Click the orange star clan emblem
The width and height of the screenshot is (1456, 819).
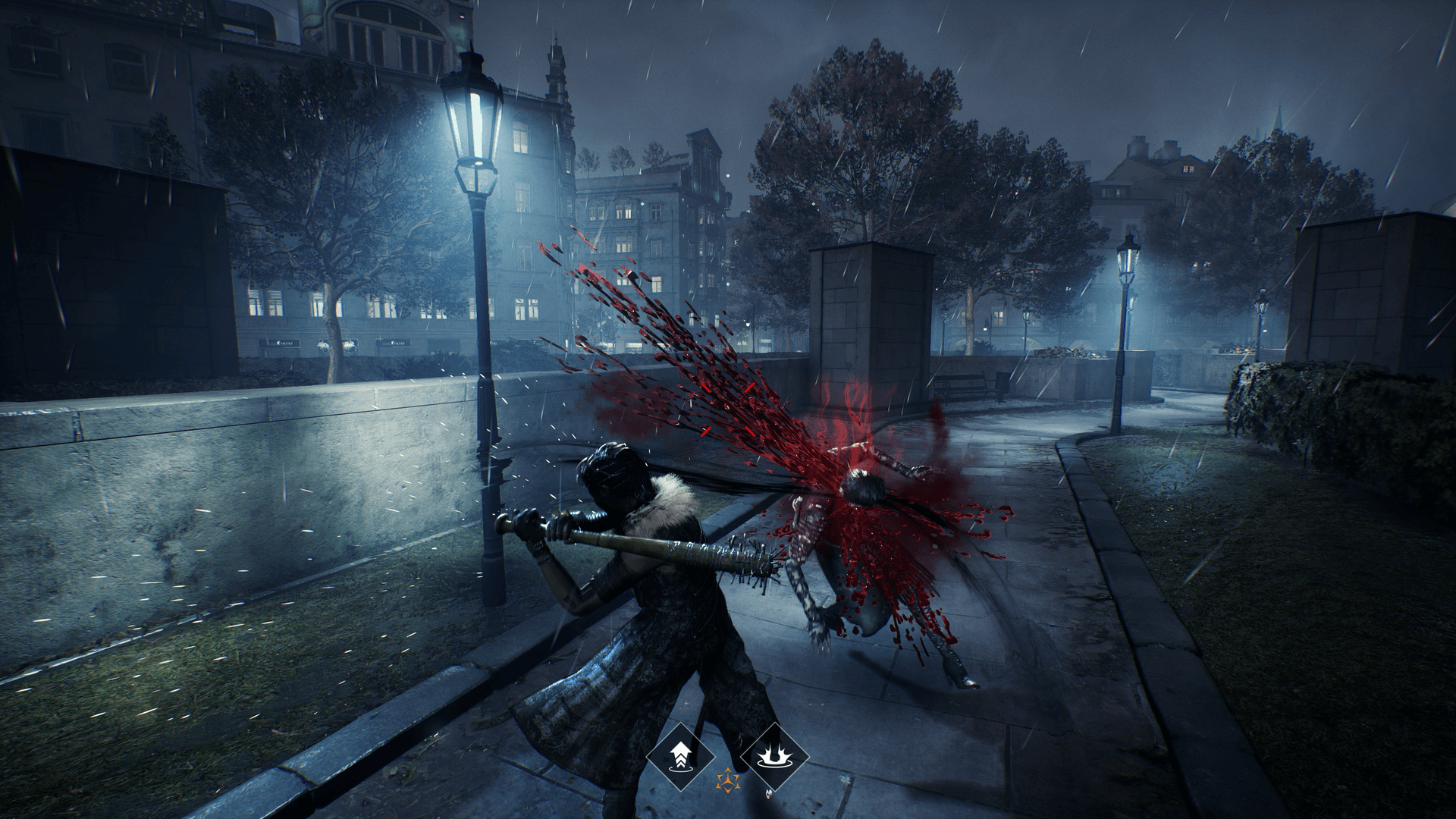[727, 780]
